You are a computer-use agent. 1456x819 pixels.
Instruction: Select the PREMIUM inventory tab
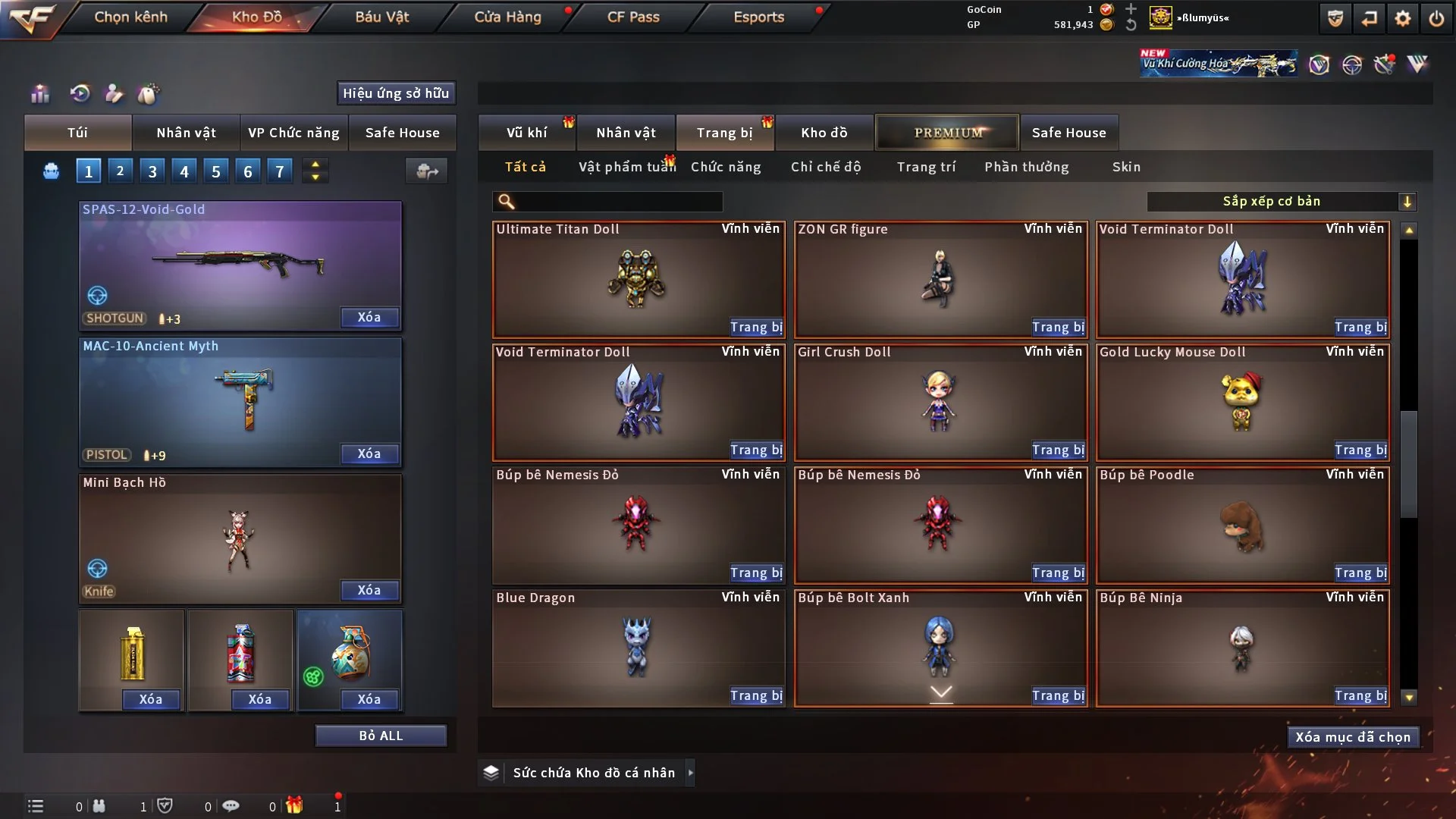947,133
